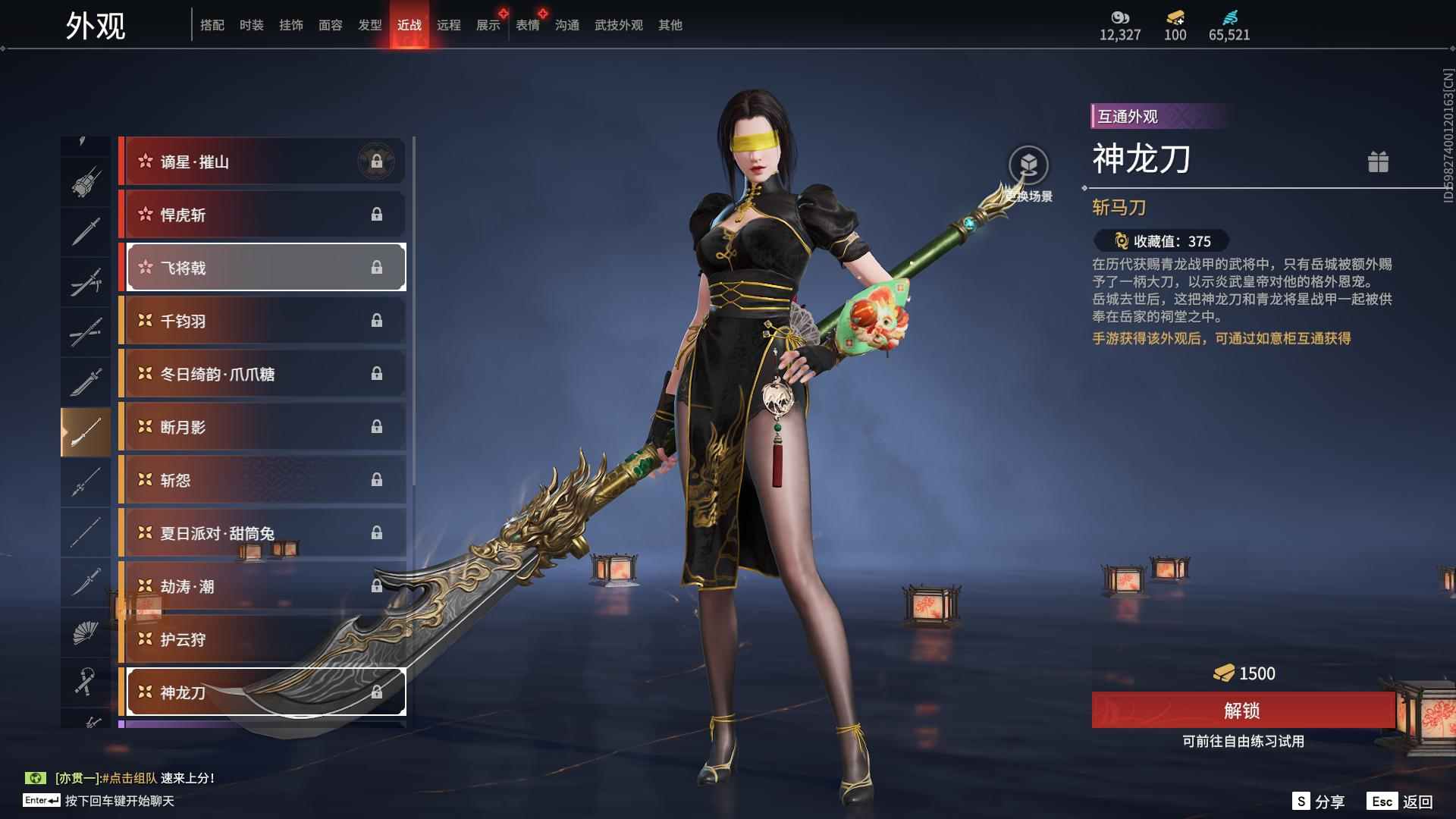Select the dagger weapon category at sidebar top
Image resolution: width=1456 pixels, height=819 pixels.
pos(86,232)
